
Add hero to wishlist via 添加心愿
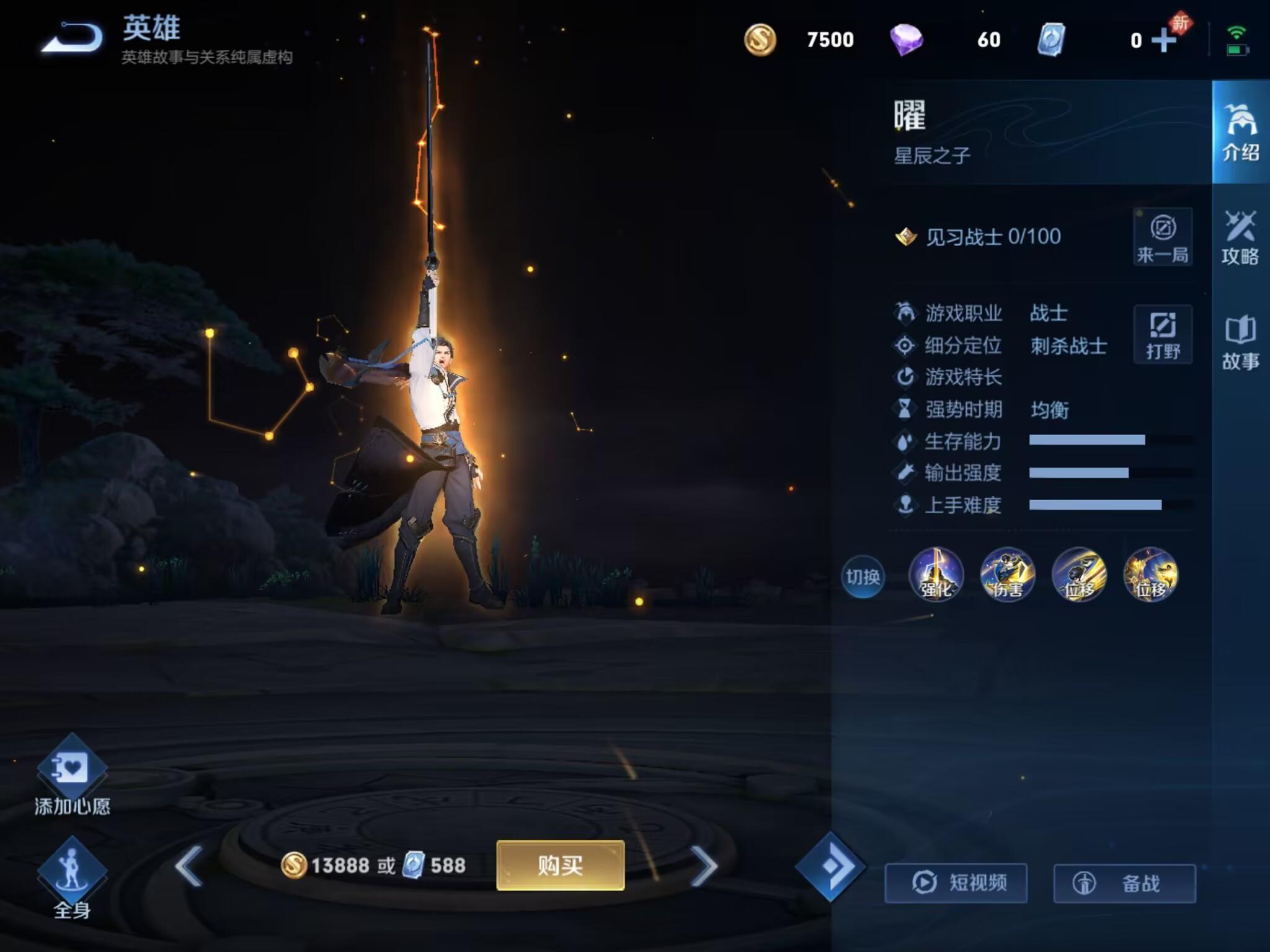72,775
